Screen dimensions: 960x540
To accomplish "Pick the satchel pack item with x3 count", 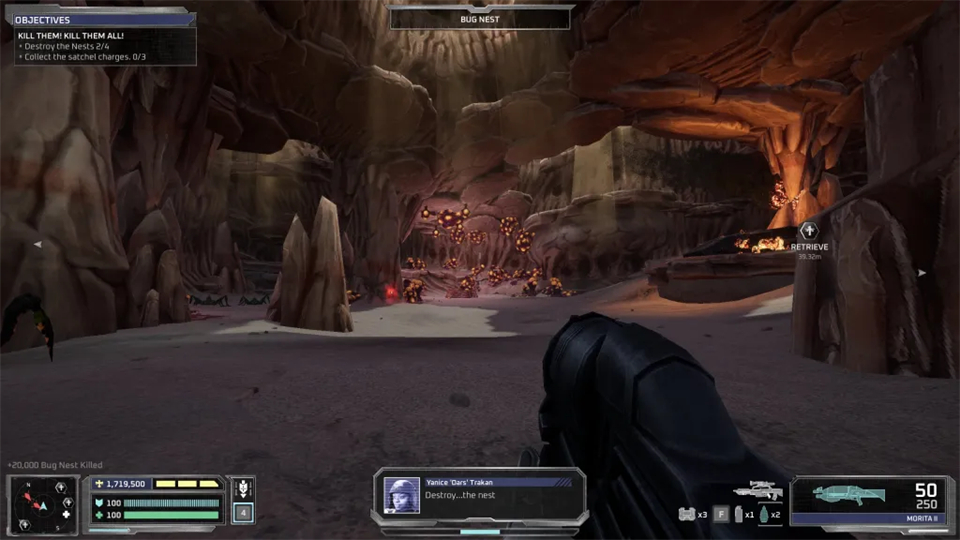I will click(x=686, y=514).
